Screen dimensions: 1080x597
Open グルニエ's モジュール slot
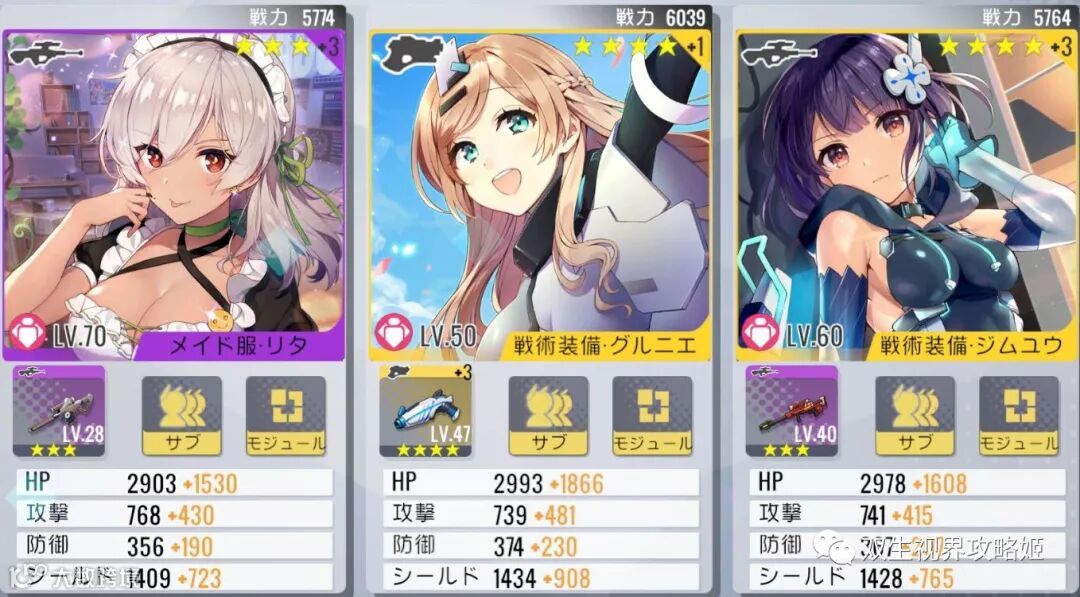652,415
